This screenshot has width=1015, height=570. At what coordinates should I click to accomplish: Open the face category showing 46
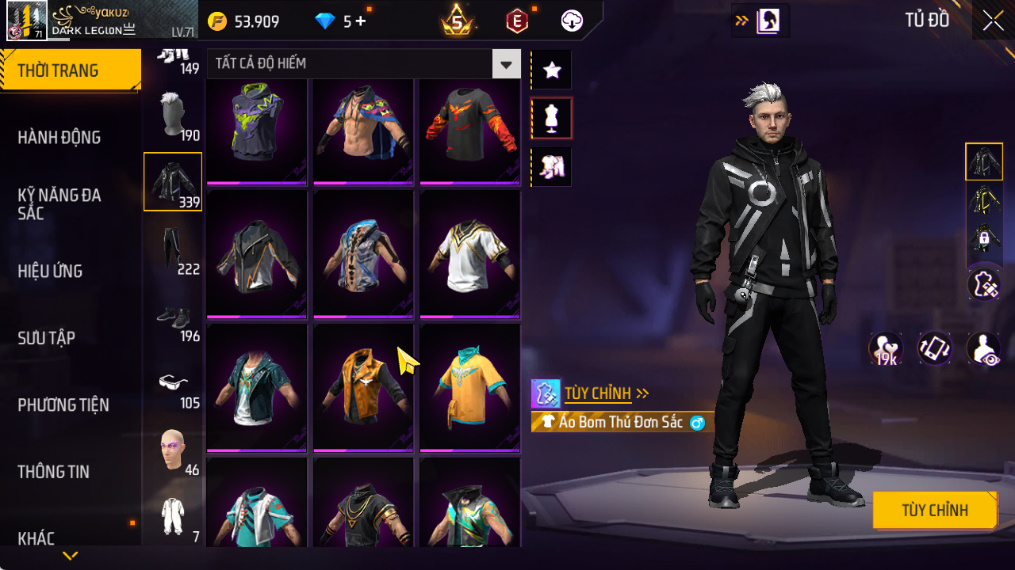point(173,450)
